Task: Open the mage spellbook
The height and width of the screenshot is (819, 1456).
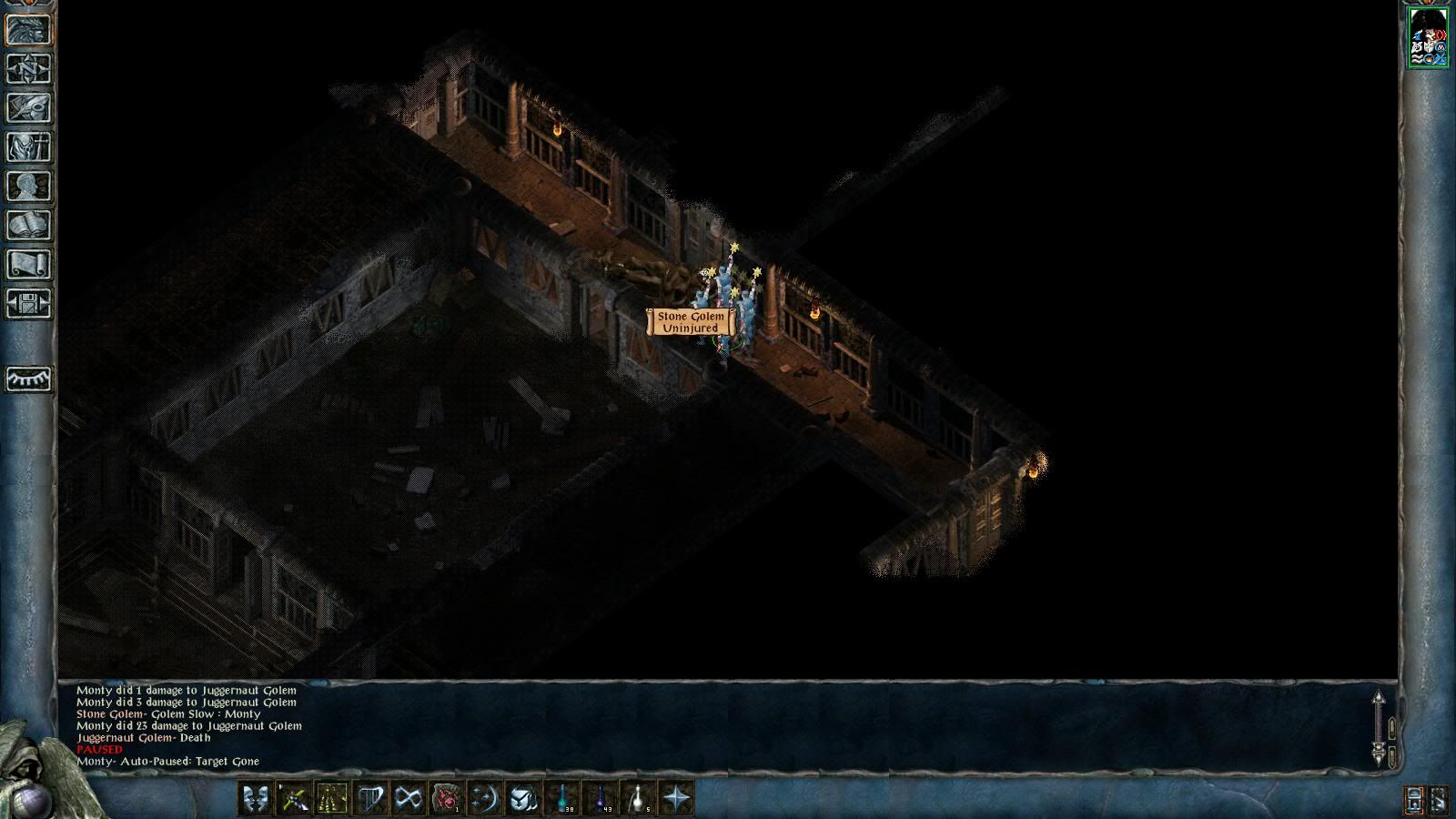Action: [x=29, y=226]
